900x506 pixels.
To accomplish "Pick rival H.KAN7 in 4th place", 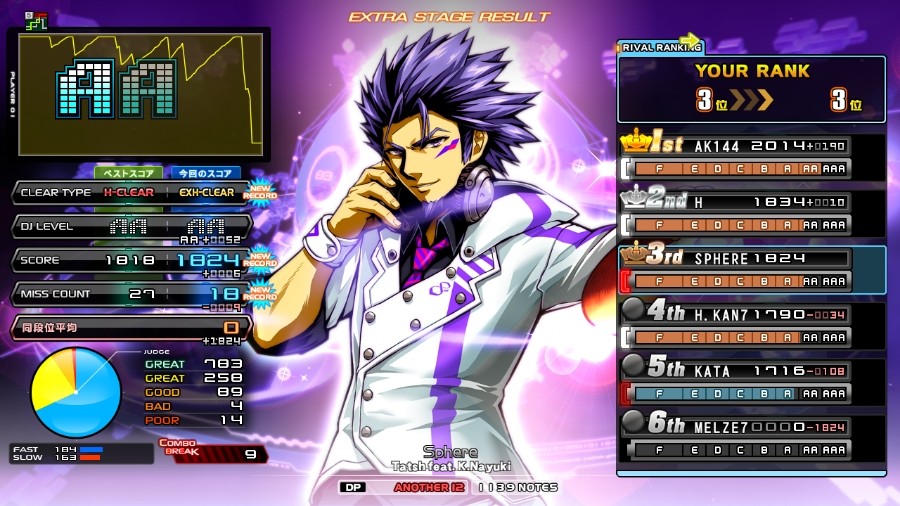I will (x=752, y=324).
